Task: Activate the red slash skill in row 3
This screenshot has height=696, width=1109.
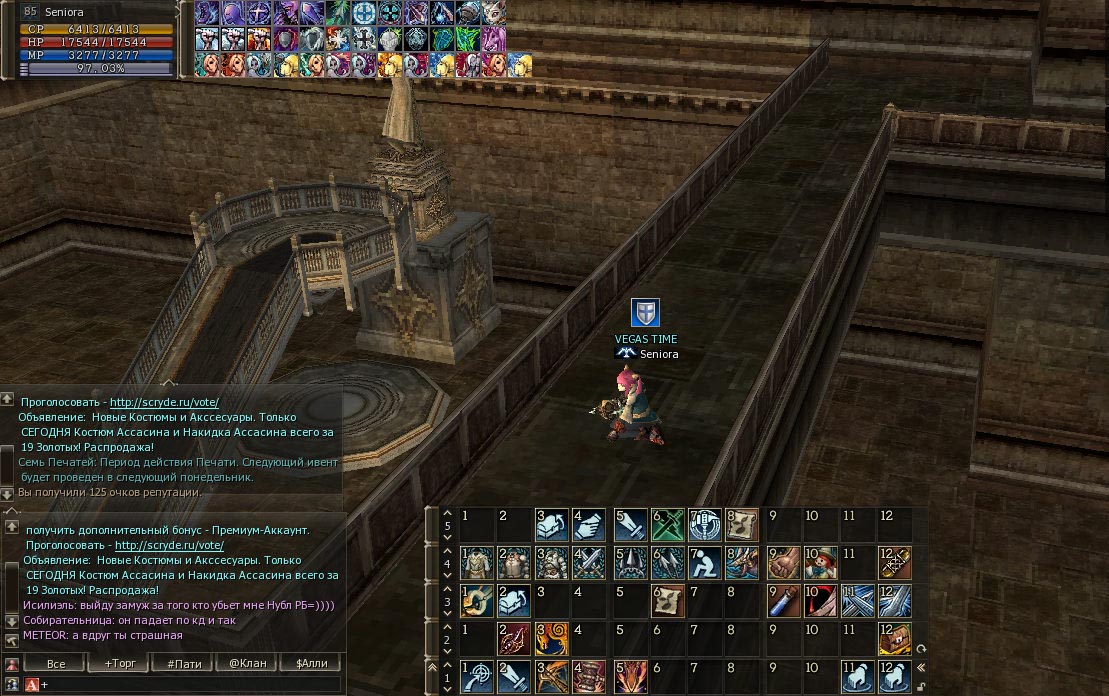Action: pos(820,600)
